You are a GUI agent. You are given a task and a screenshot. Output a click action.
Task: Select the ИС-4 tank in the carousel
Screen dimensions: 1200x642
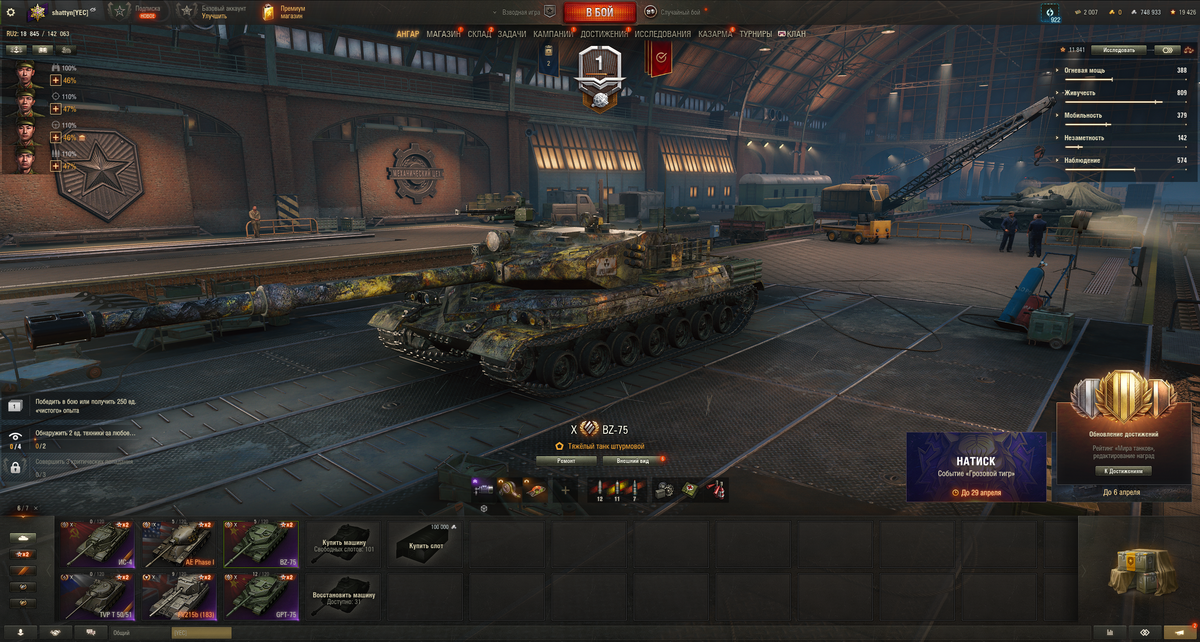coord(98,543)
